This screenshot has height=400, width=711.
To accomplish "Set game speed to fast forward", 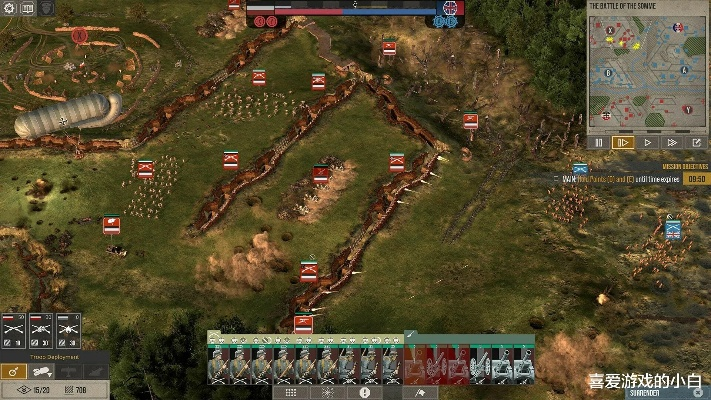I will [672, 143].
